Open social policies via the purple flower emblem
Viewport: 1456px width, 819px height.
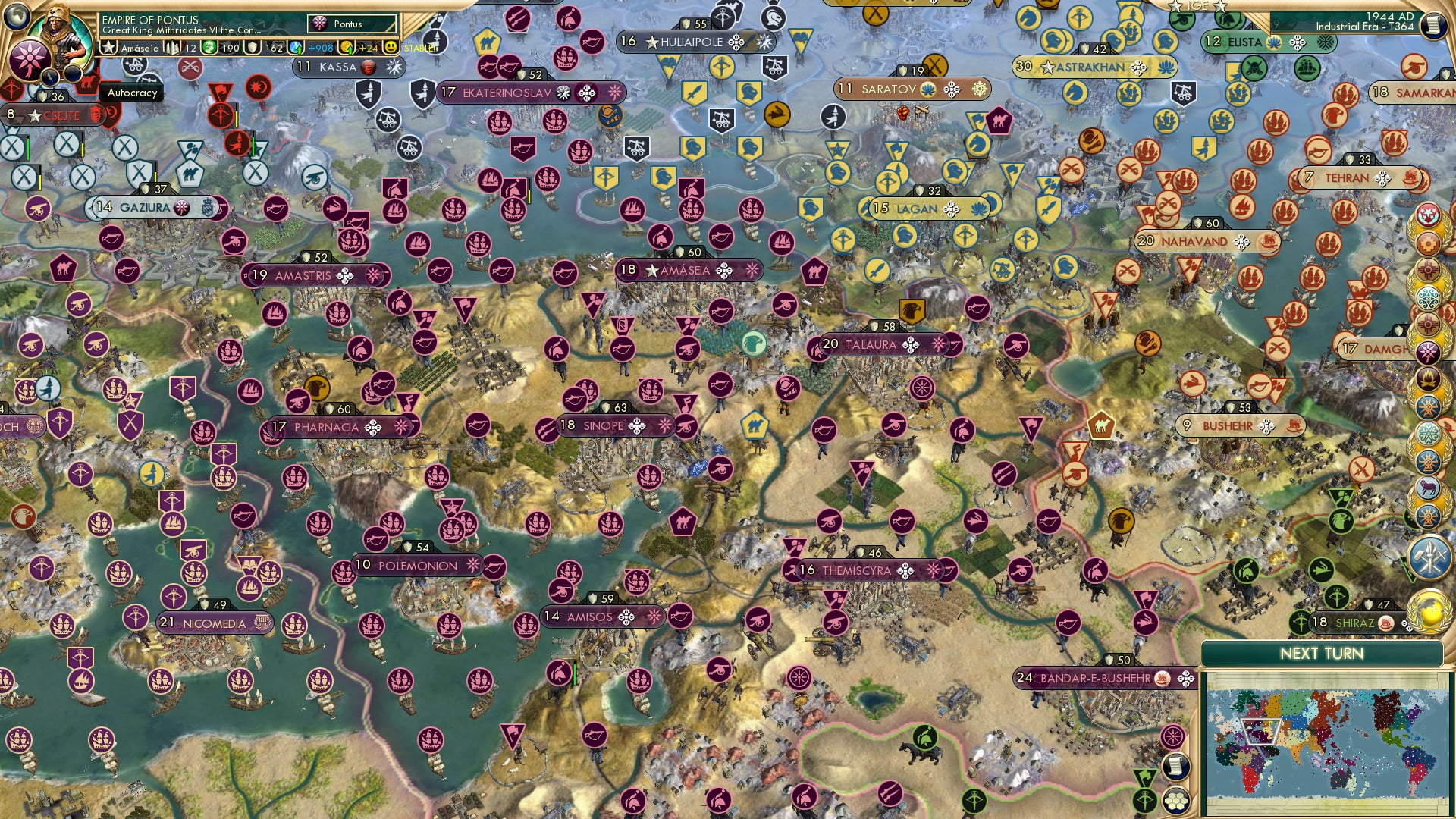point(29,57)
